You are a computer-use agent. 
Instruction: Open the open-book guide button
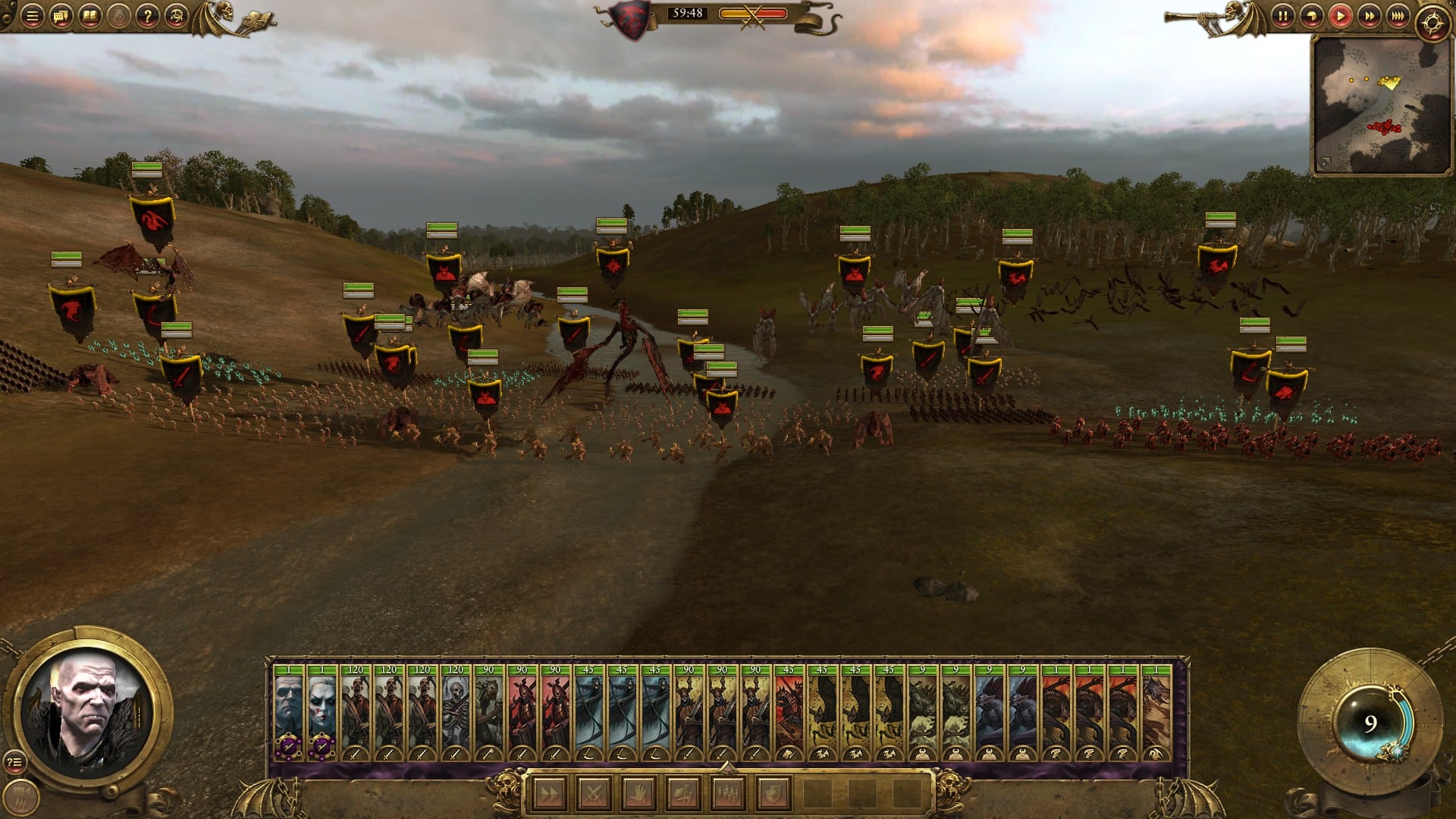point(89,16)
